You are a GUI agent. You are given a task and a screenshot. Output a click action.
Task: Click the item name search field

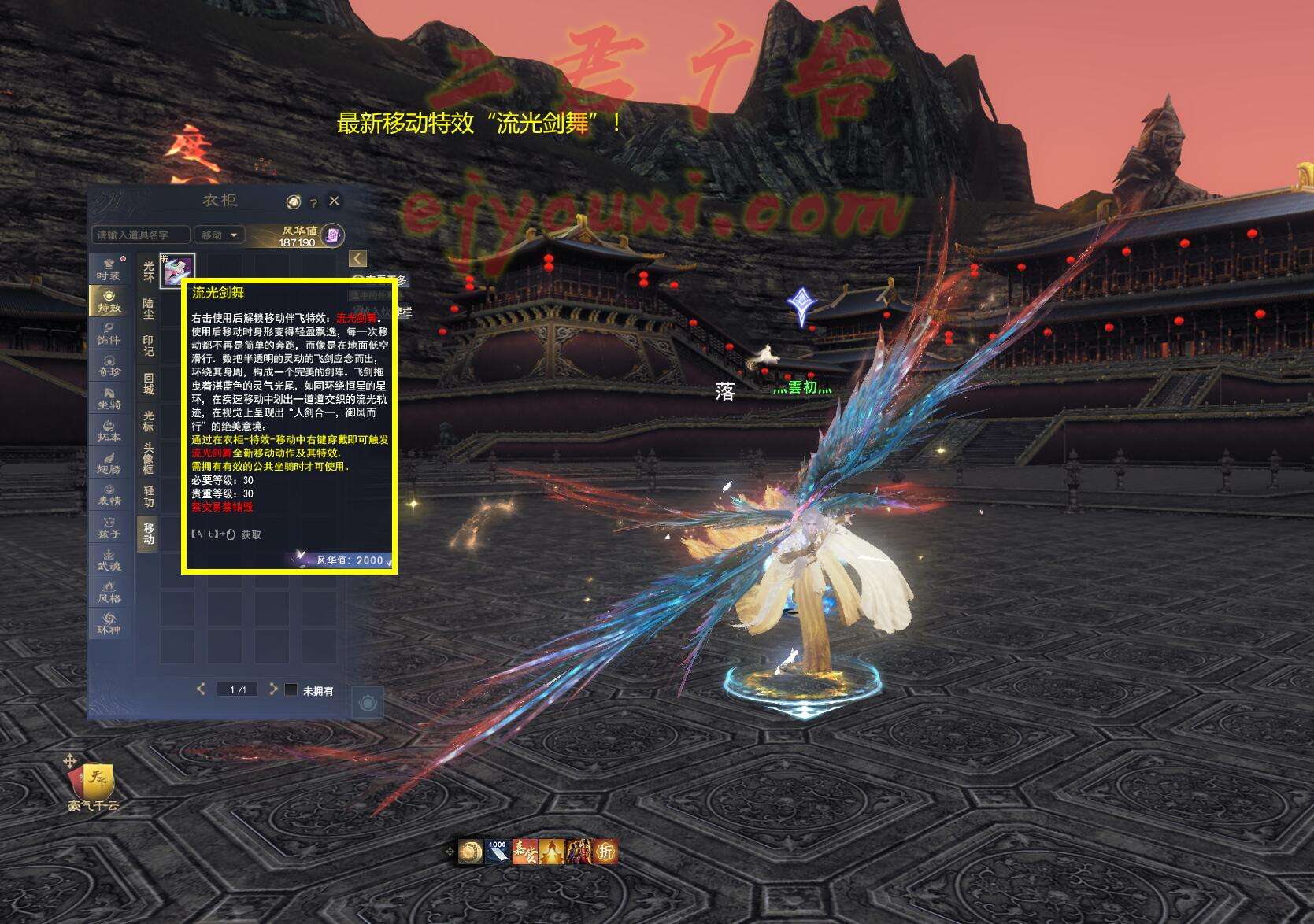(141, 235)
